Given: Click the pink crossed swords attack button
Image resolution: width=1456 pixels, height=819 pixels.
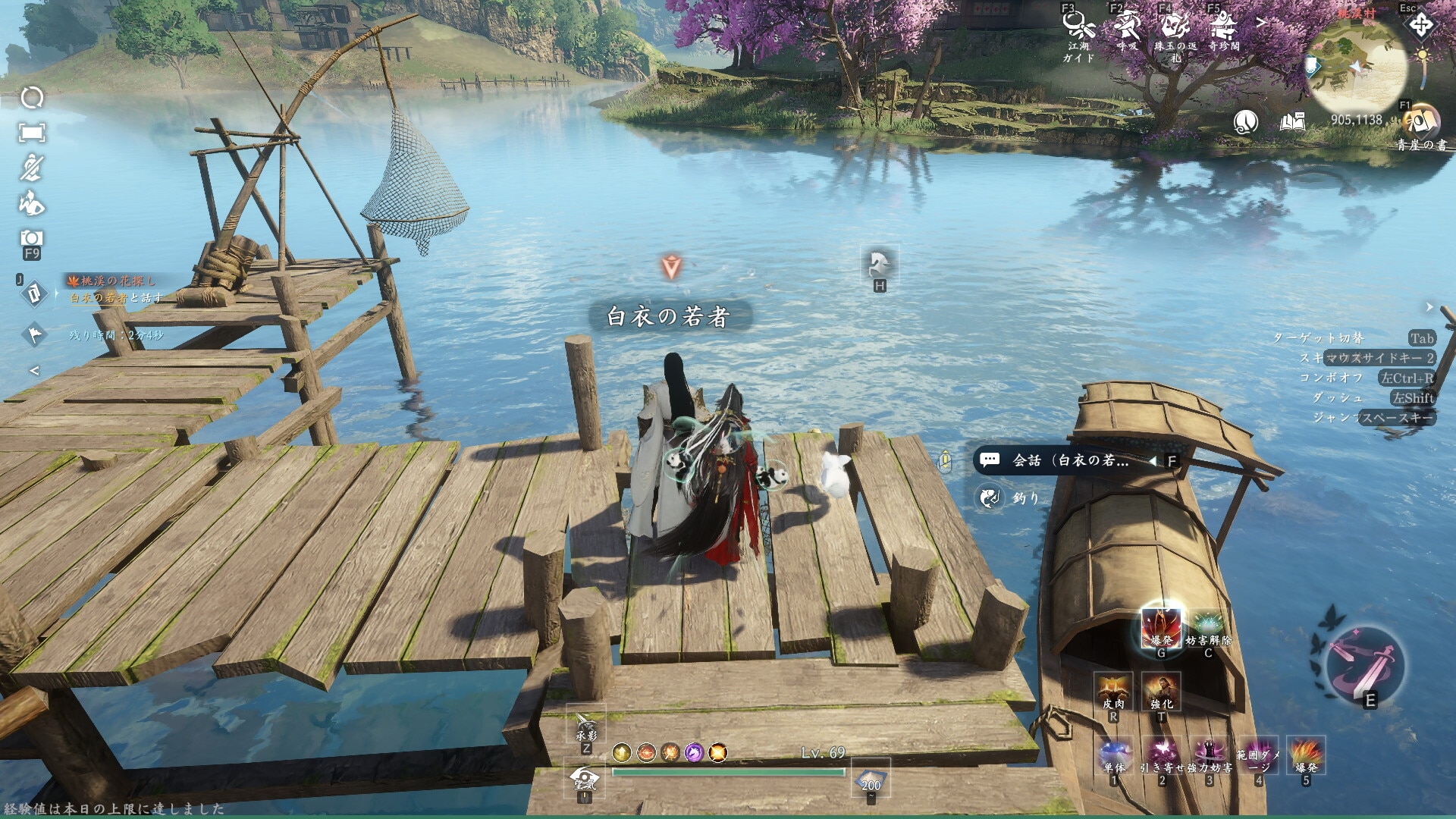Looking at the screenshot, I should coord(1366,667).
